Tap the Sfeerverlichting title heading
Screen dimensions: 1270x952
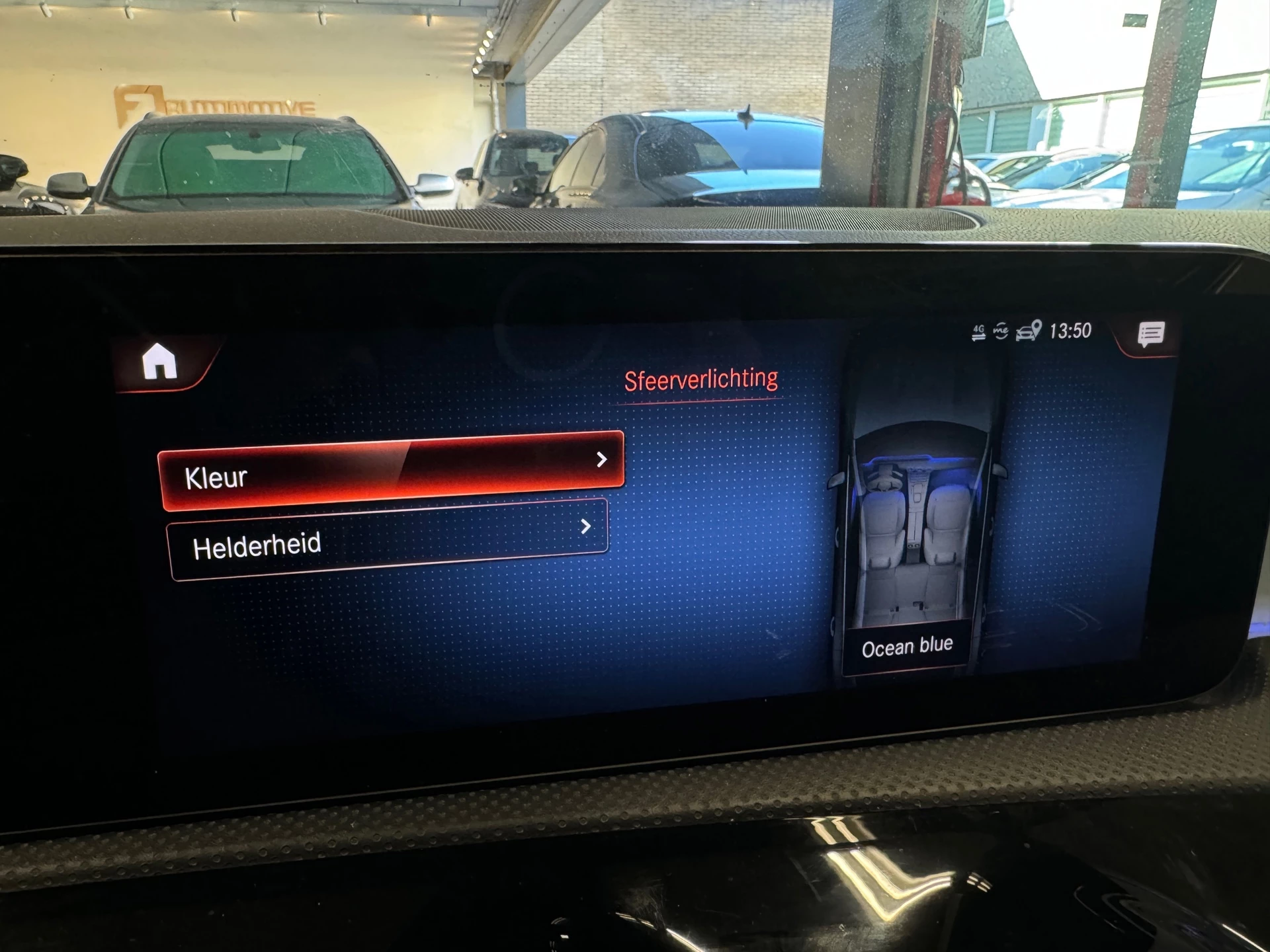pos(701,378)
